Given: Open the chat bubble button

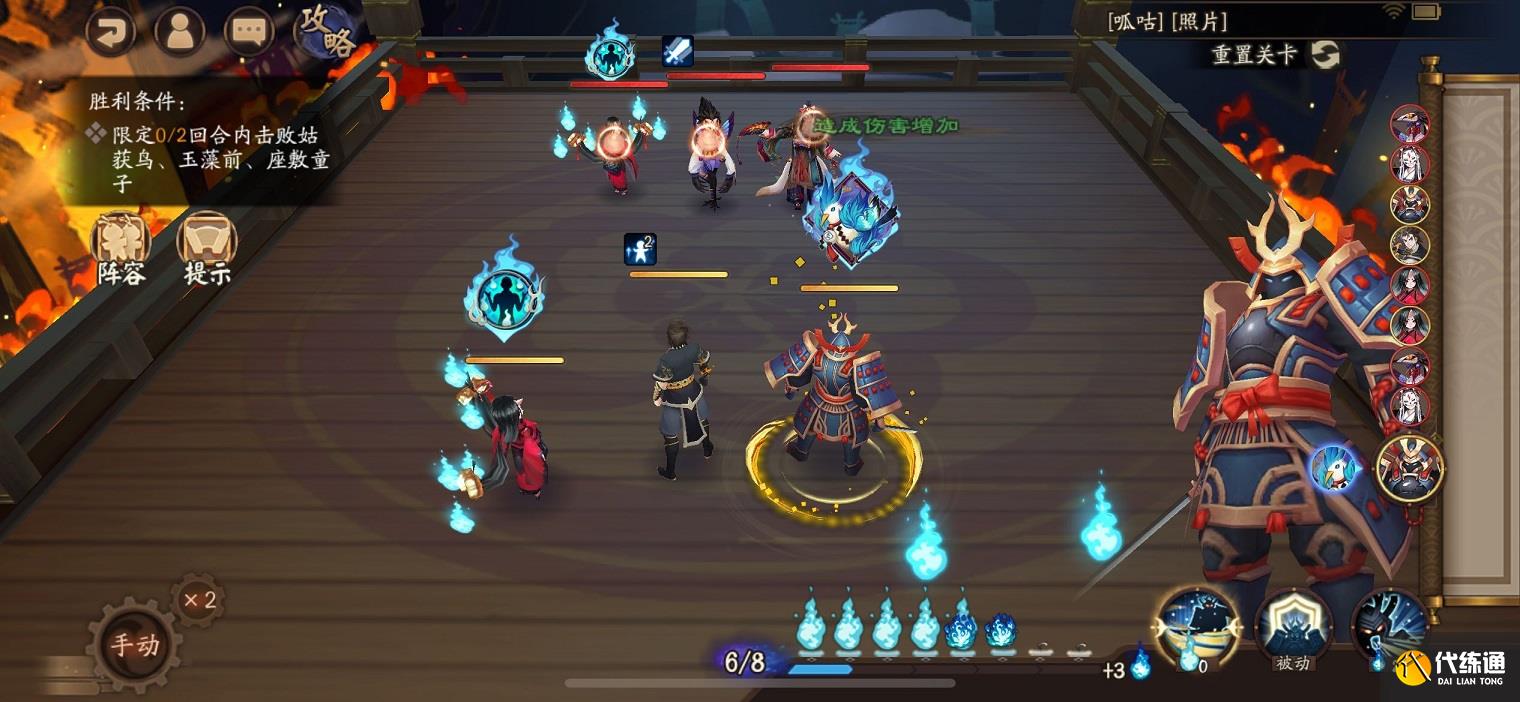Looking at the screenshot, I should (249, 31).
